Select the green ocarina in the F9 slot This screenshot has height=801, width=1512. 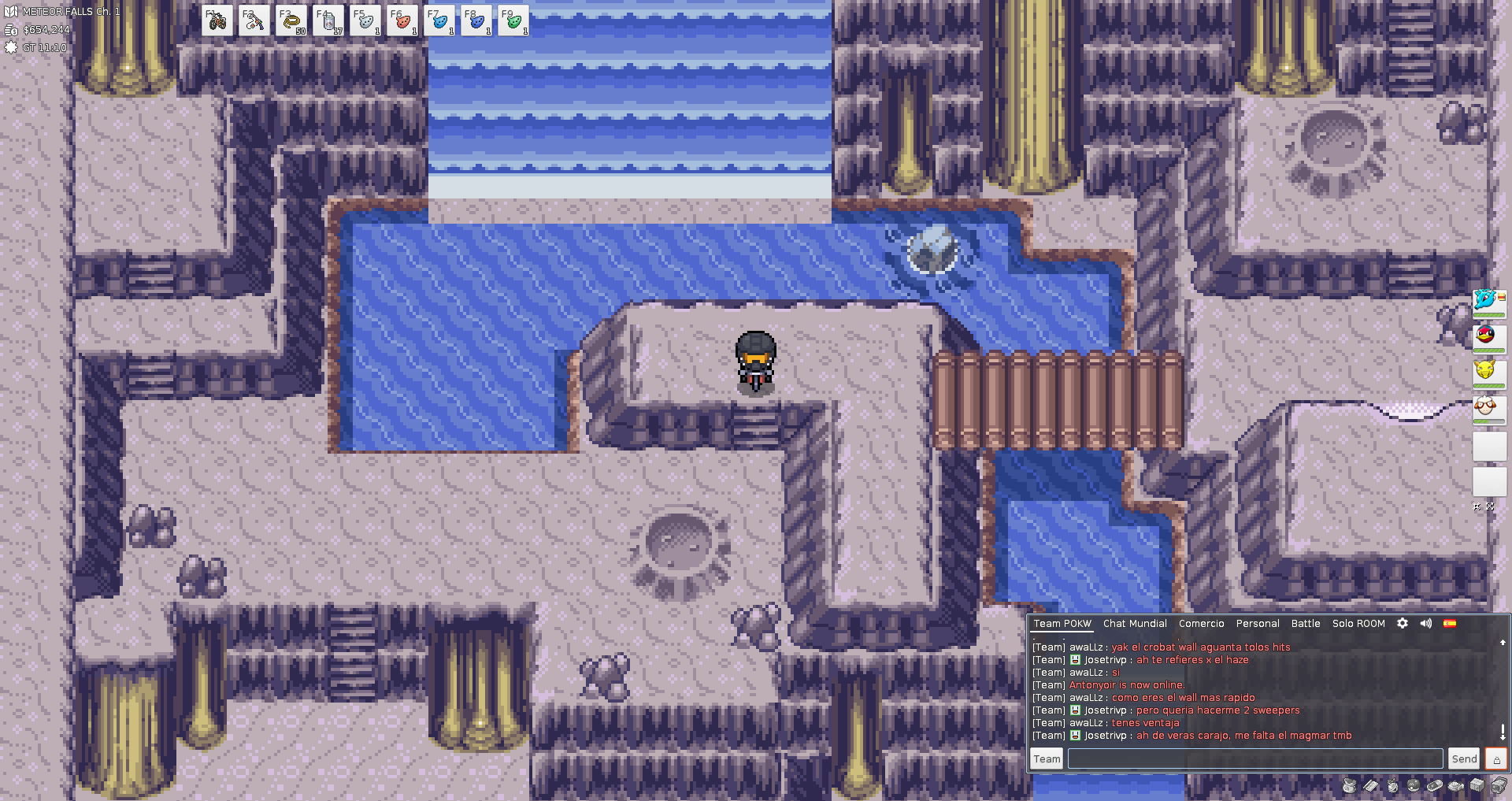click(513, 21)
